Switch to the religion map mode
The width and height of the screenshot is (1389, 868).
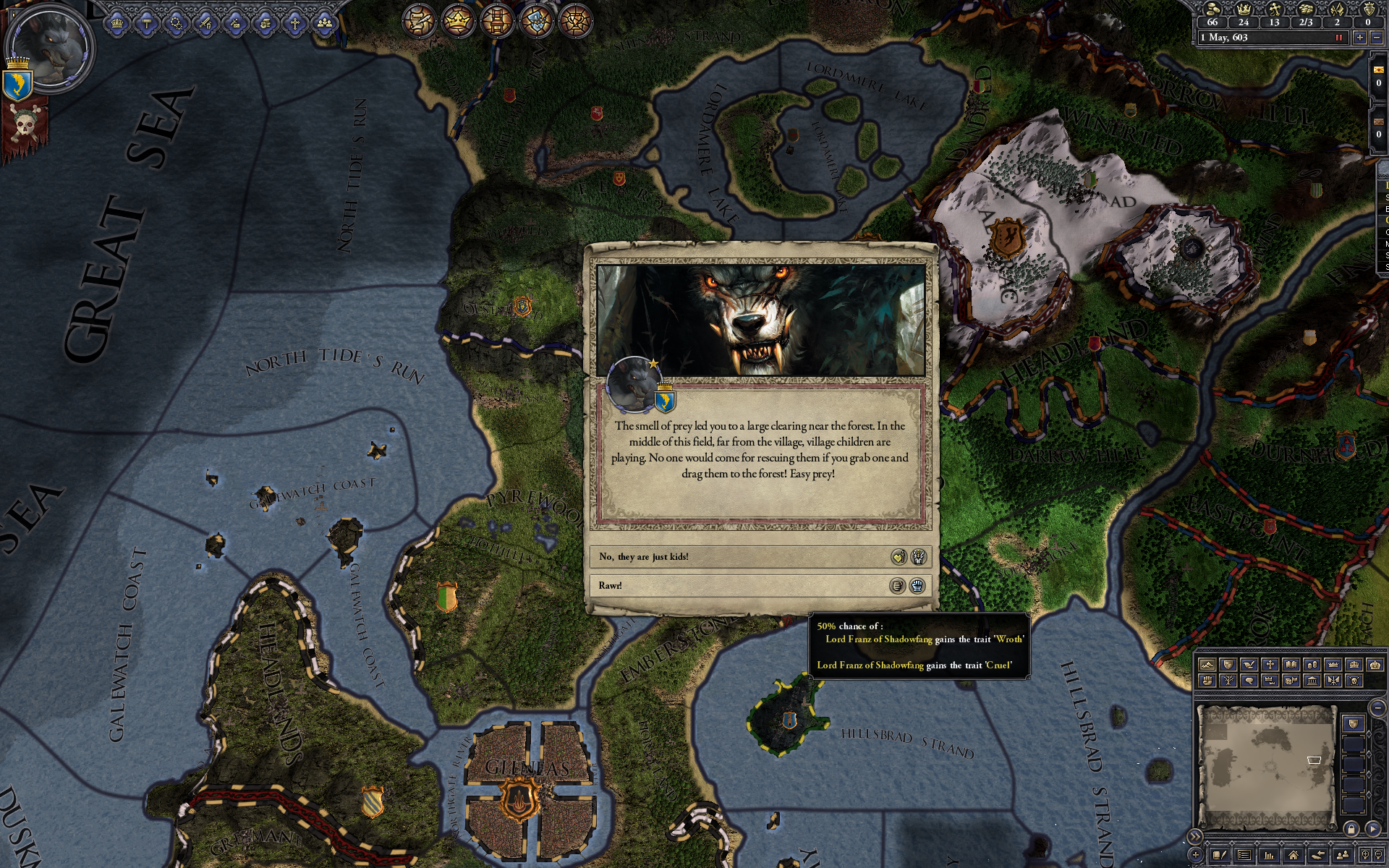pos(1270,665)
